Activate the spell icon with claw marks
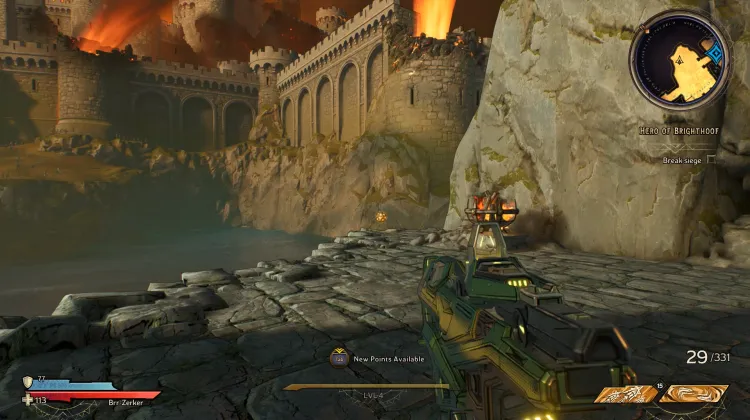This screenshot has height=420, width=750. pyautogui.click(x=625, y=394)
